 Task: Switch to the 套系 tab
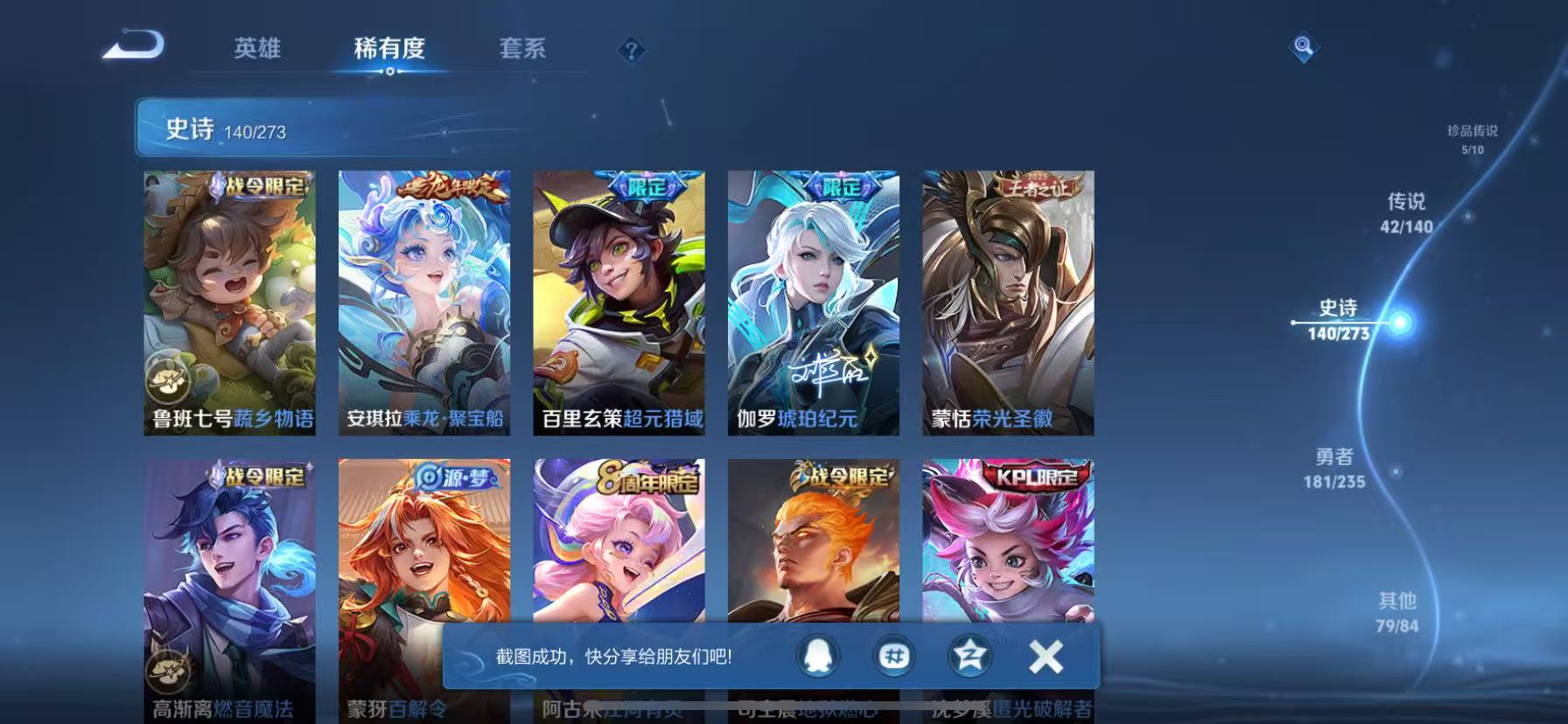(523, 50)
